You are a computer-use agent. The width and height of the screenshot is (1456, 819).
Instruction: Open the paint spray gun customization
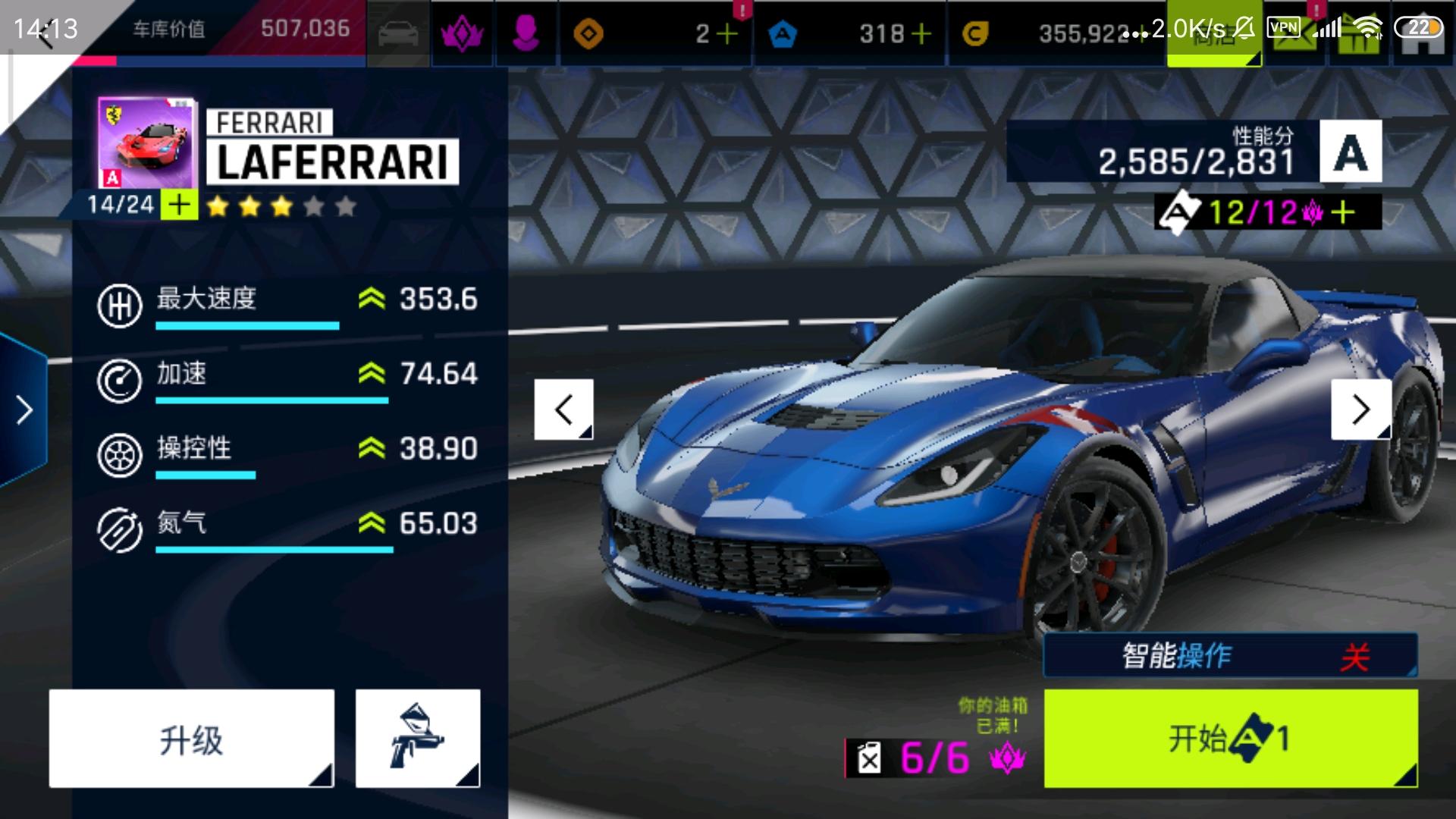coord(417,738)
